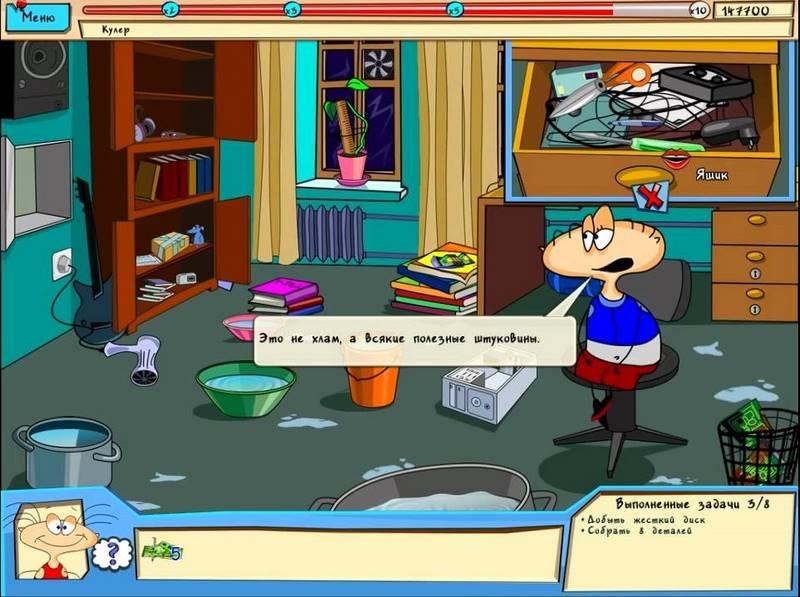Open the Меню button
The image size is (800, 597).
38,17
